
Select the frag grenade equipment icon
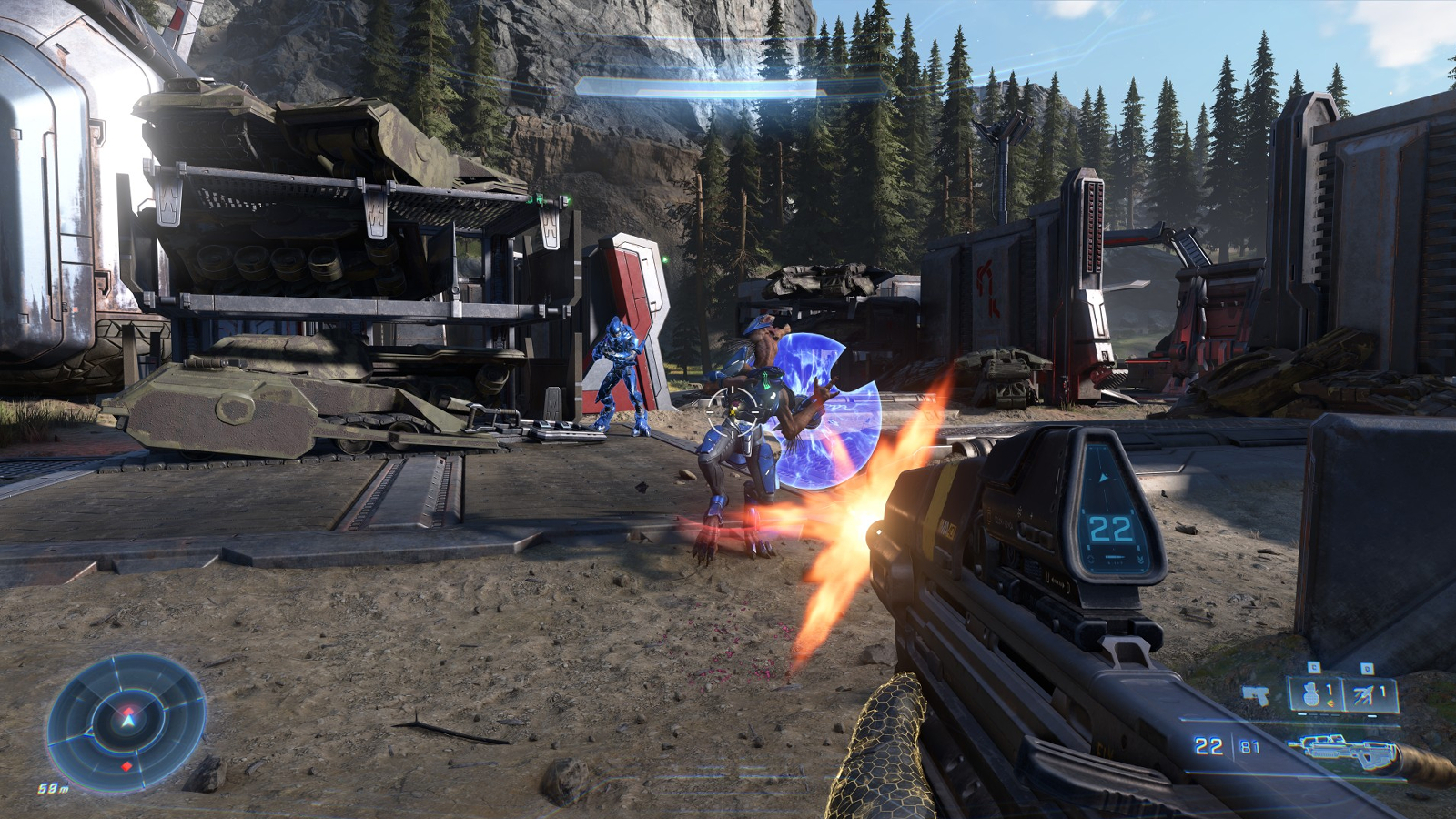click(x=1311, y=694)
